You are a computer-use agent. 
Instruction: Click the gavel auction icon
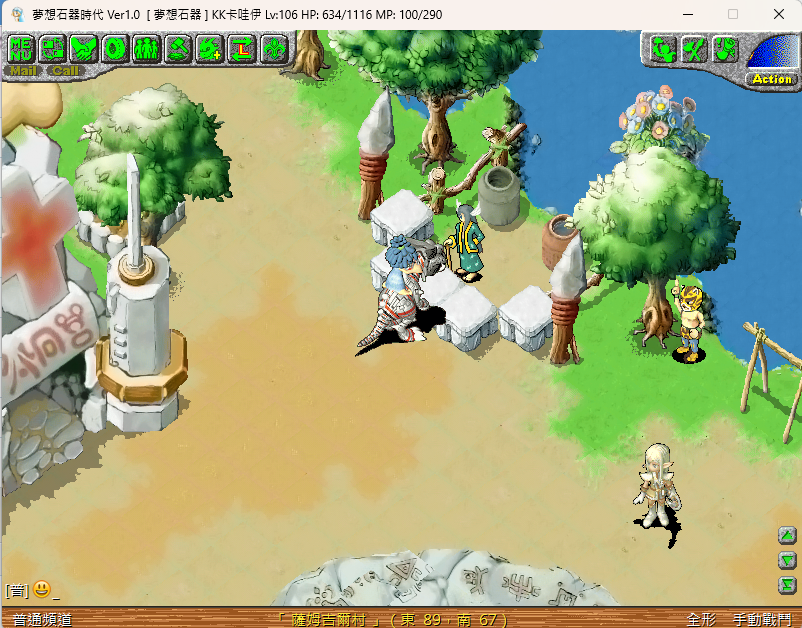[178, 48]
